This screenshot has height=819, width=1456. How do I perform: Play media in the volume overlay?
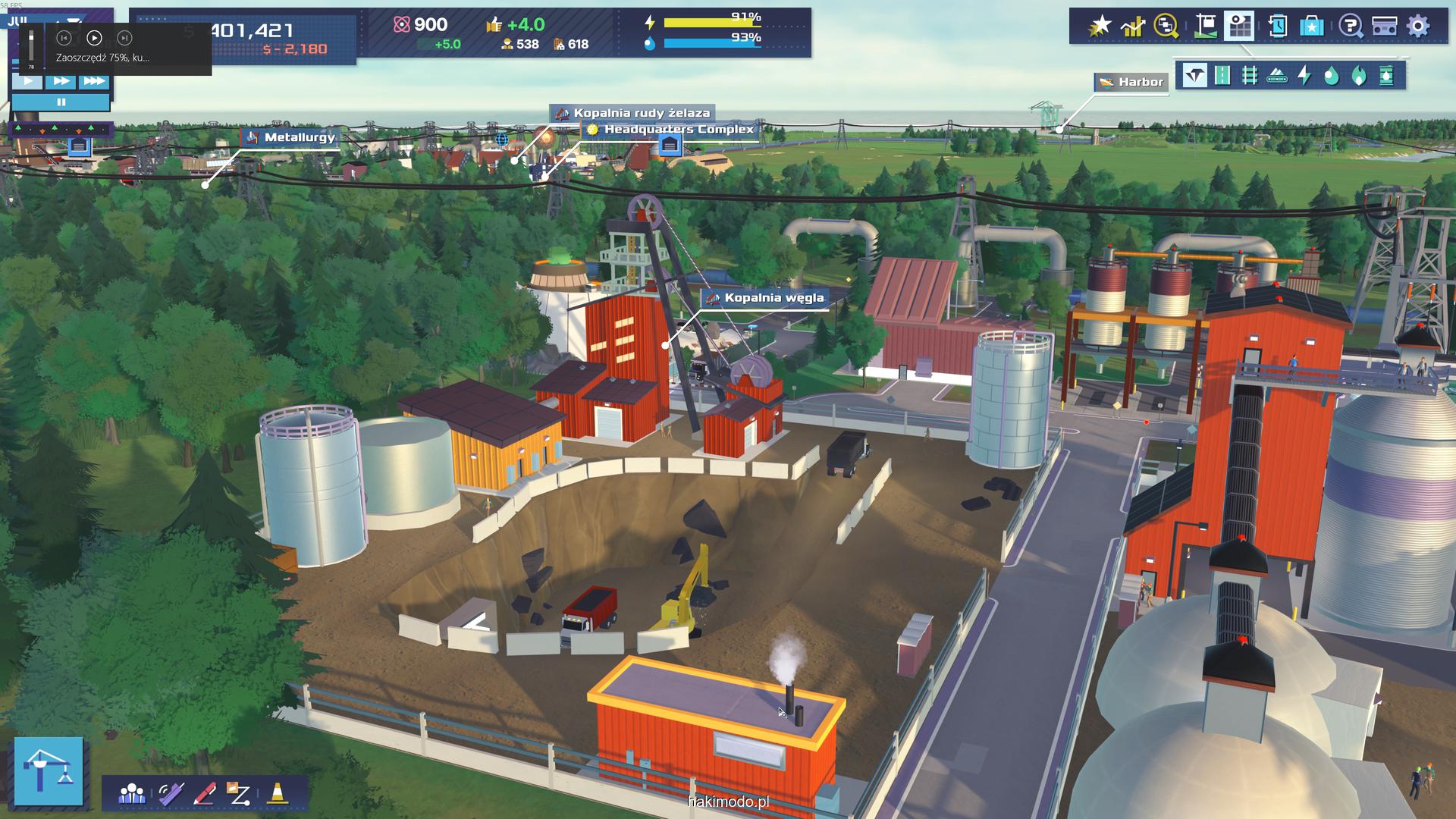coord(94,38)
